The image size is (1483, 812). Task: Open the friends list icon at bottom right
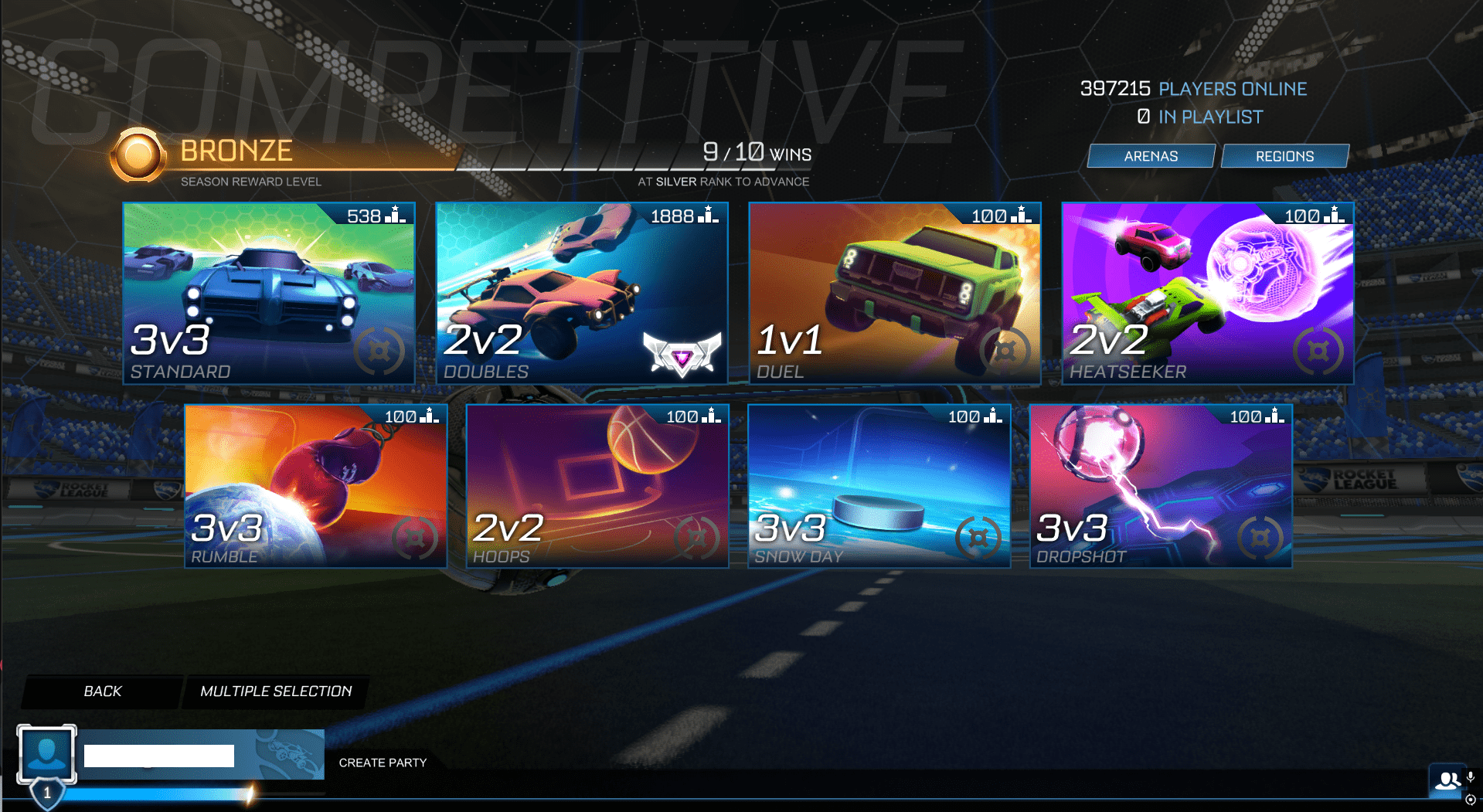[1447, 782]
